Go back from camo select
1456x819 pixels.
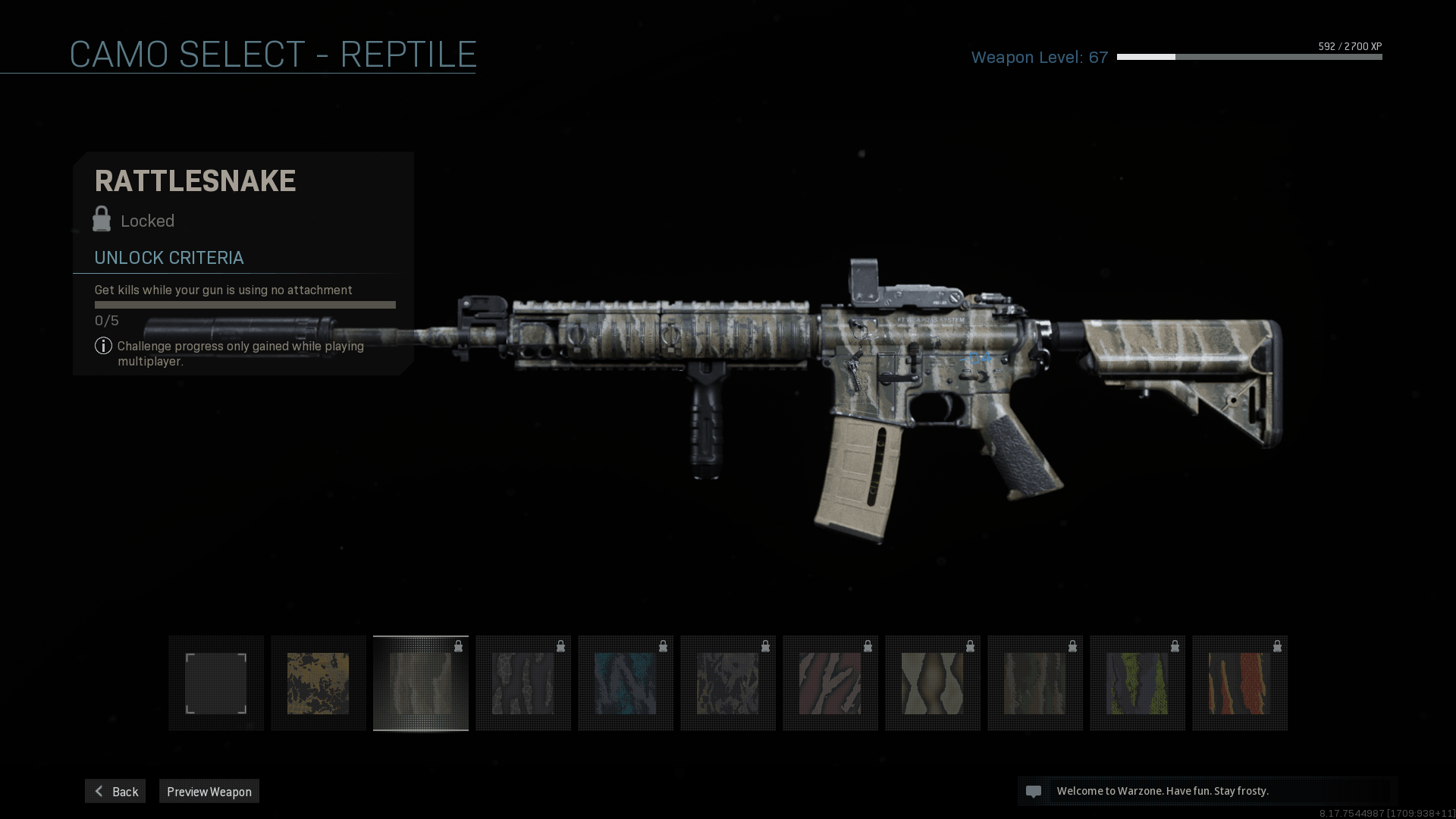pos(115,791)
